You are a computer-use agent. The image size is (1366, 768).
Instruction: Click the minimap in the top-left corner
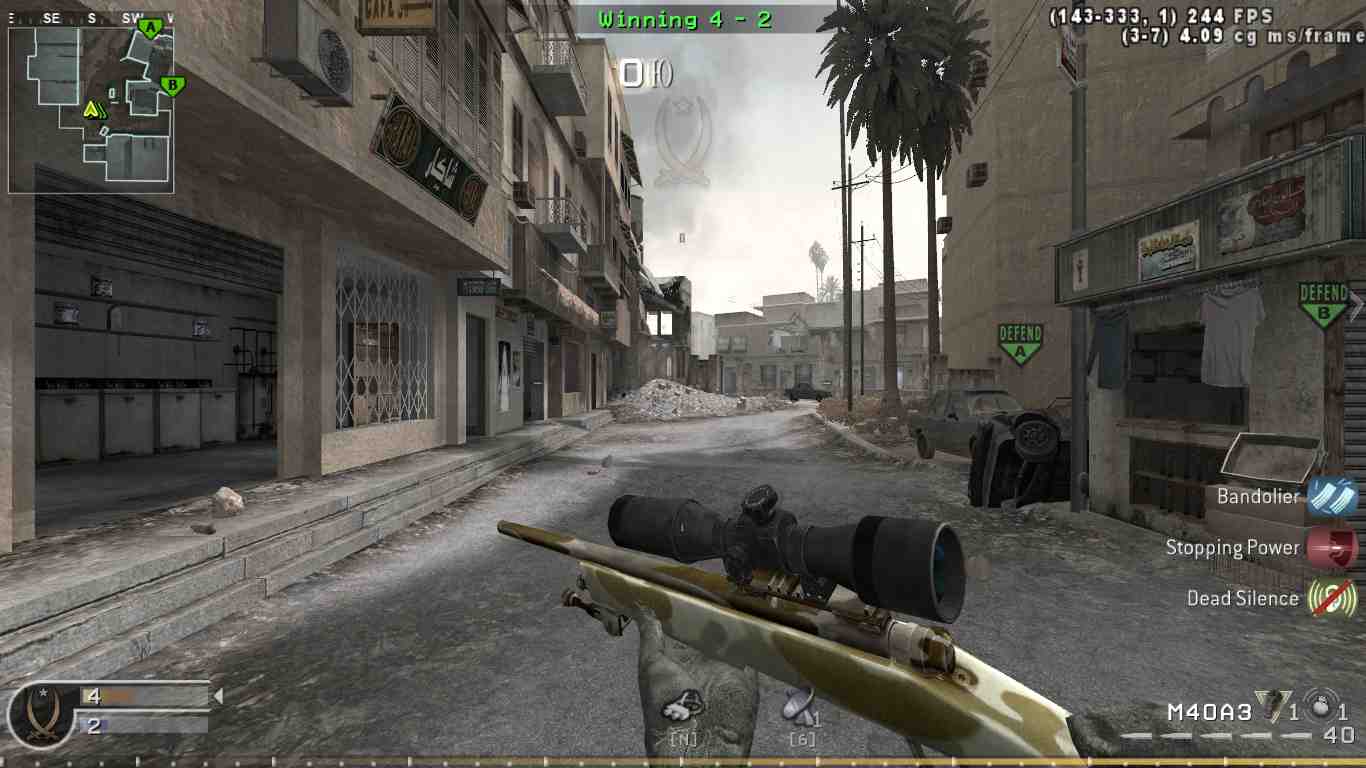tap(90, 107)
